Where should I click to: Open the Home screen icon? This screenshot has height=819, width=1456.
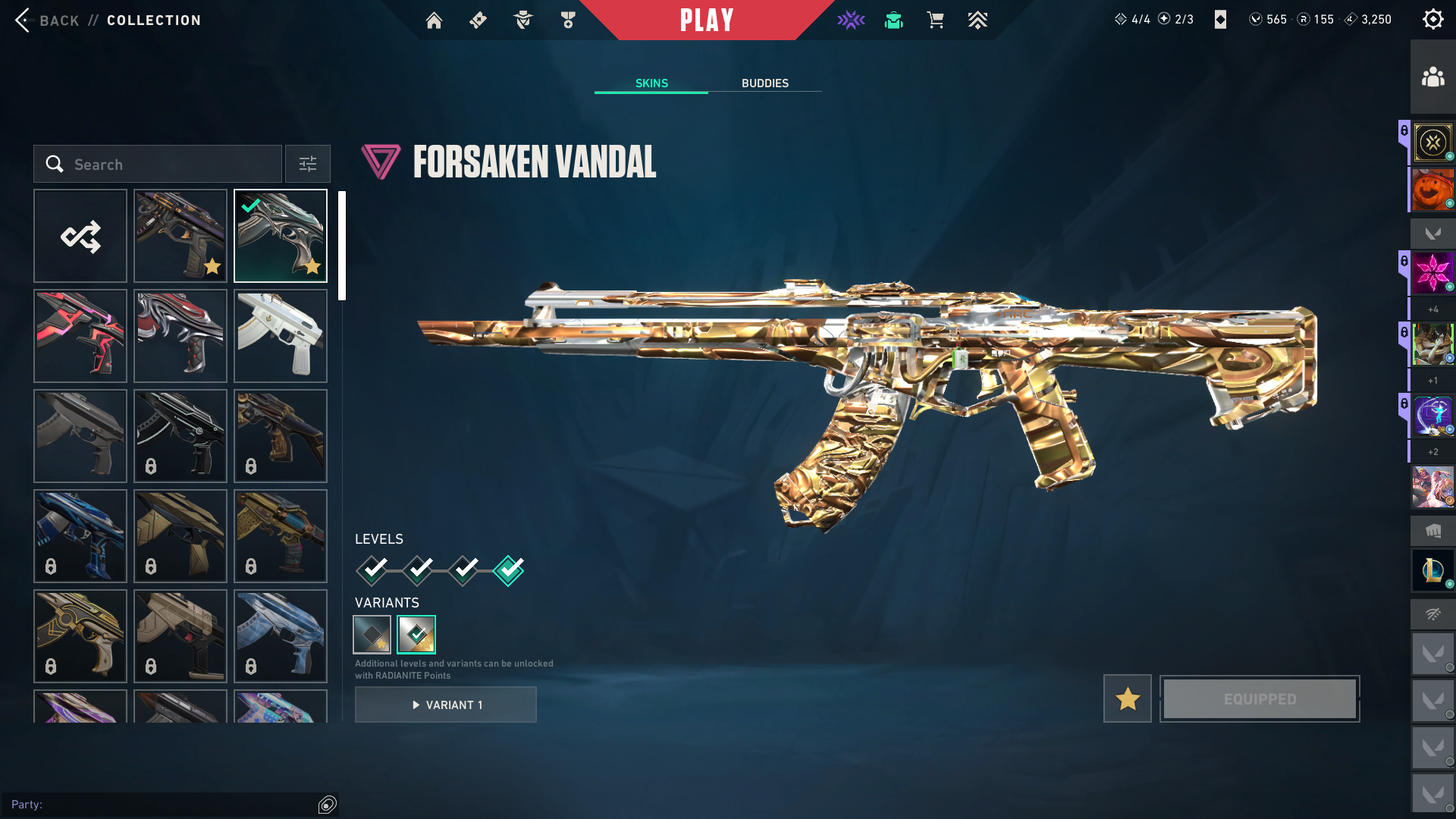tap(434, 20)
